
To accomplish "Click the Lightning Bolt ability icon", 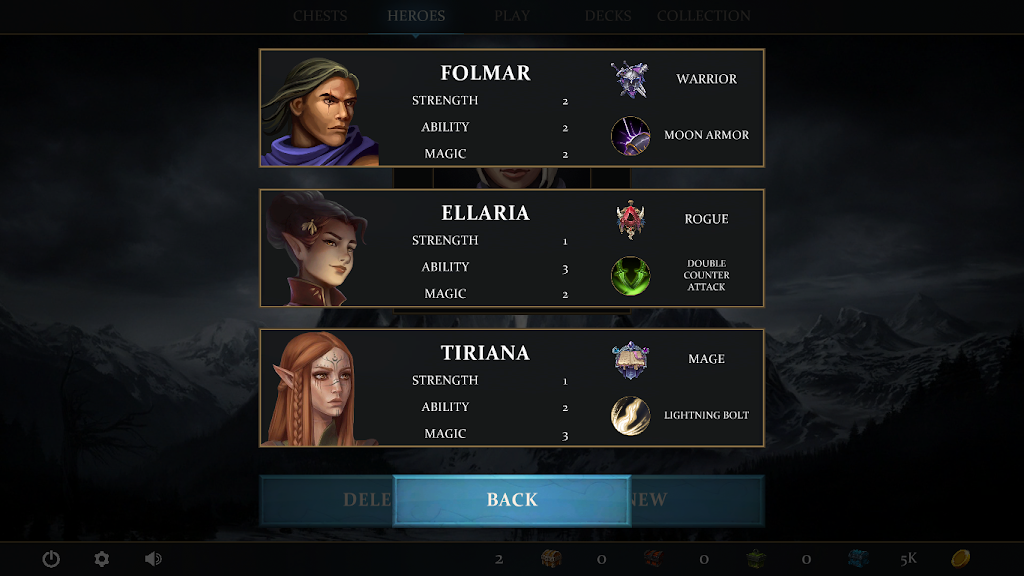I will (x=631, y=415).
